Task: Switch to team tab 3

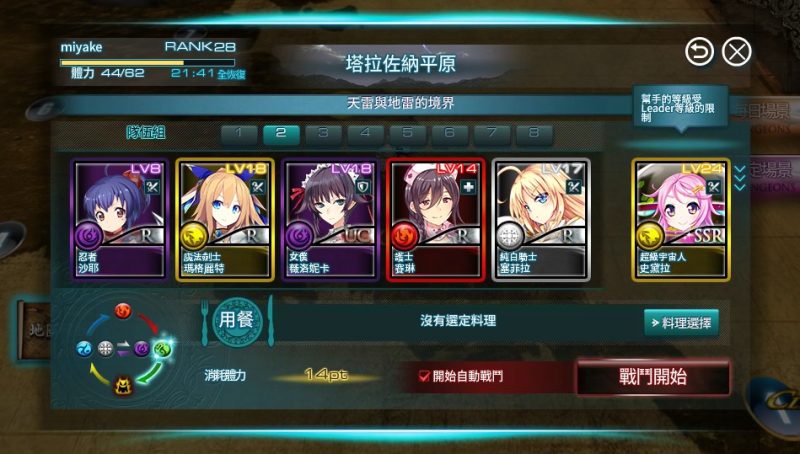Action: click(x=323, y=133)
